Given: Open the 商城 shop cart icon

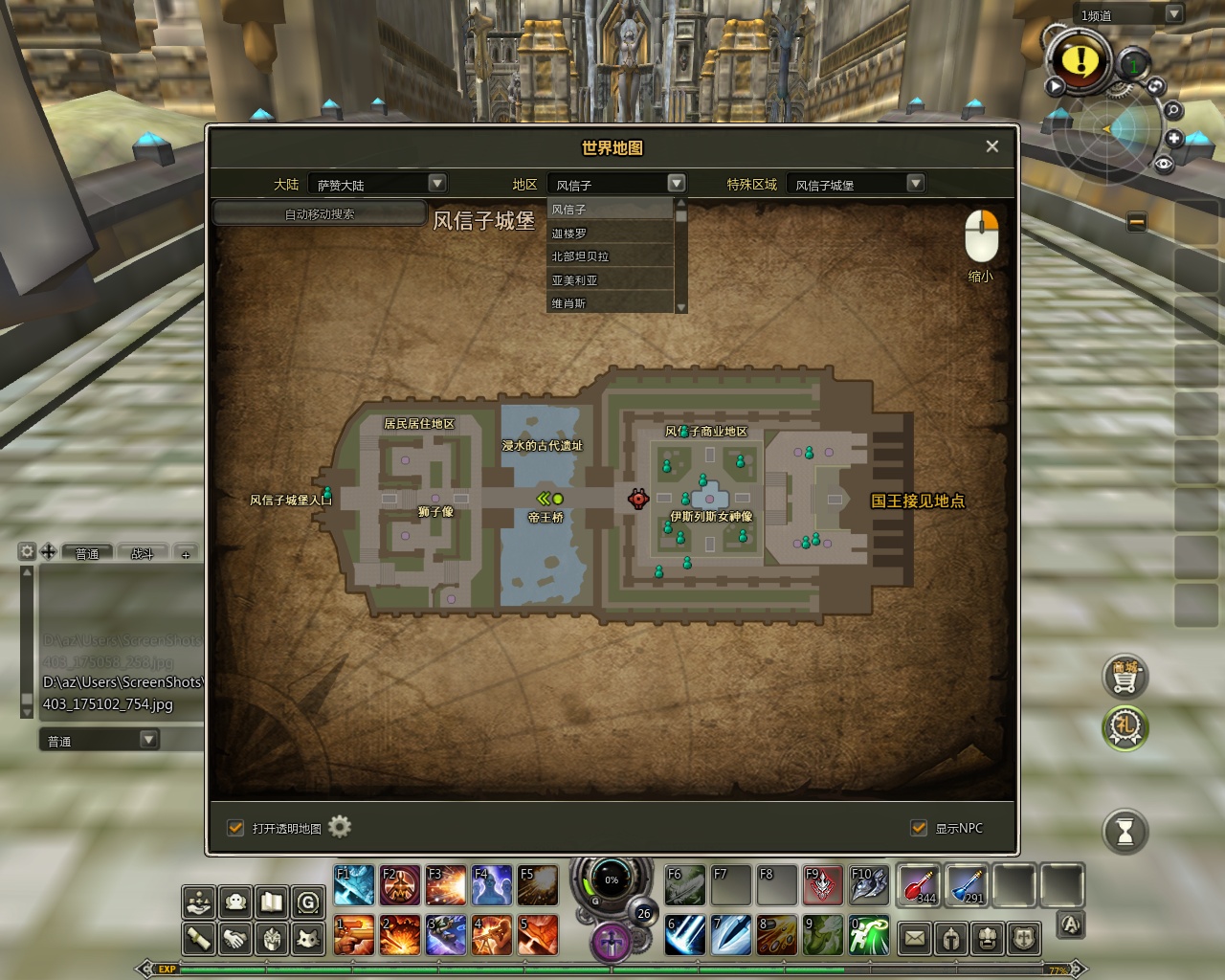Looking at the screenshot, I should 1125,676.
